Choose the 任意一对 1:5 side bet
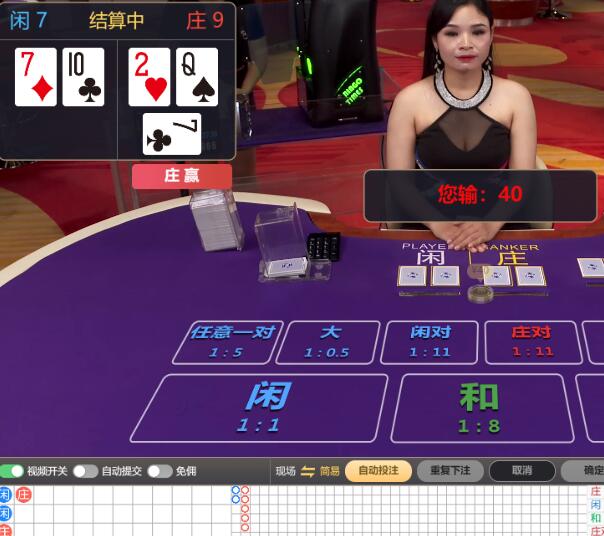 228,342
